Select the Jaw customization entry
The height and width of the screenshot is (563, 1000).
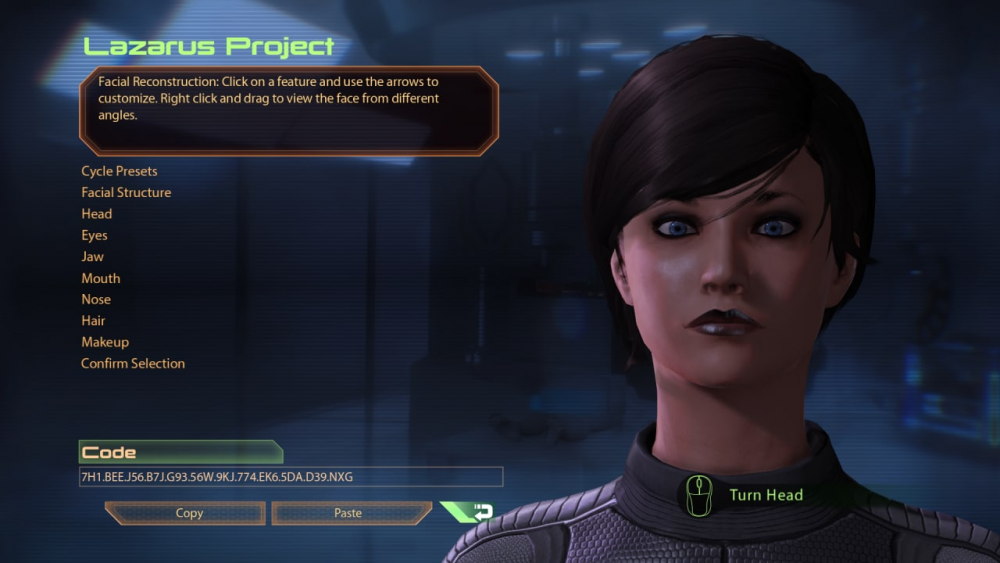point(92,257)
